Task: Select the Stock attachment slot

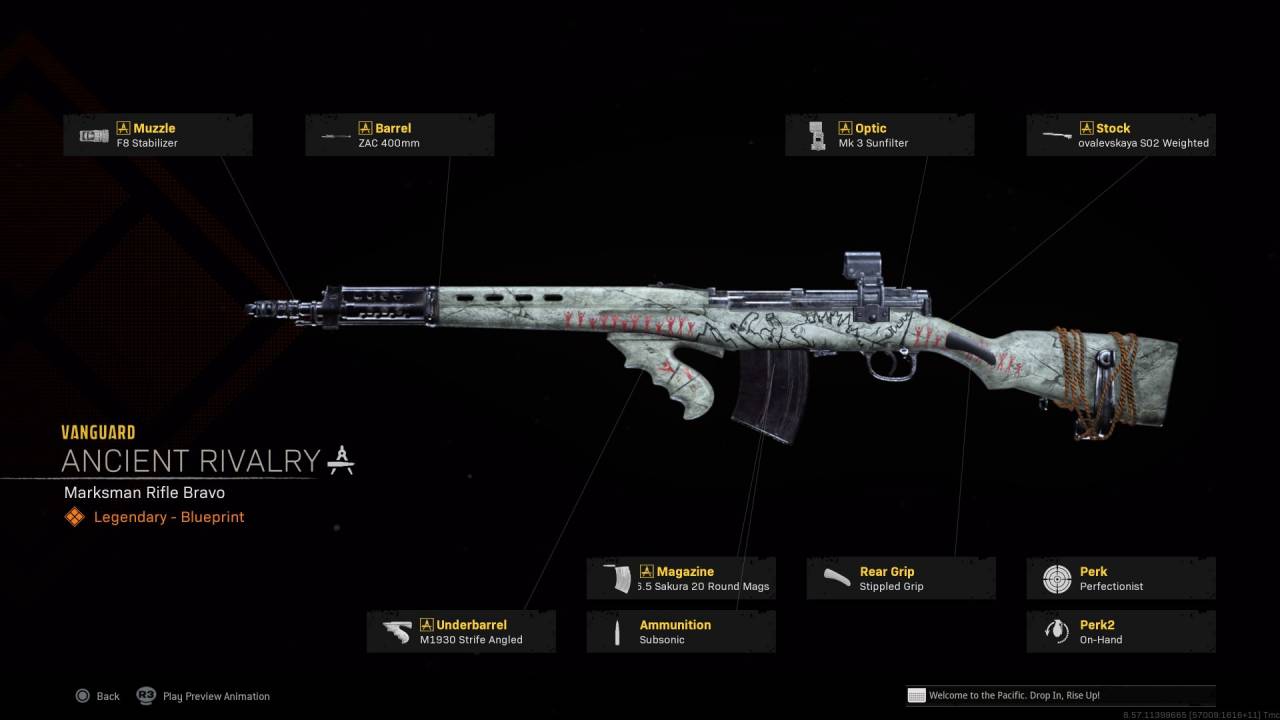Action: tap(1121, 135)
